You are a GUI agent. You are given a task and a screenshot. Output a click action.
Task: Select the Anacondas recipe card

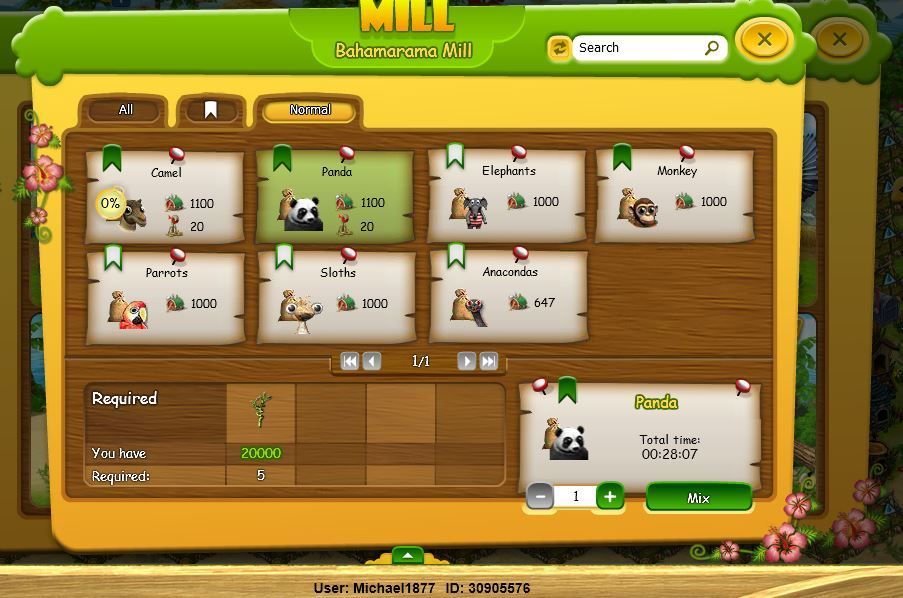click(509, 297)
